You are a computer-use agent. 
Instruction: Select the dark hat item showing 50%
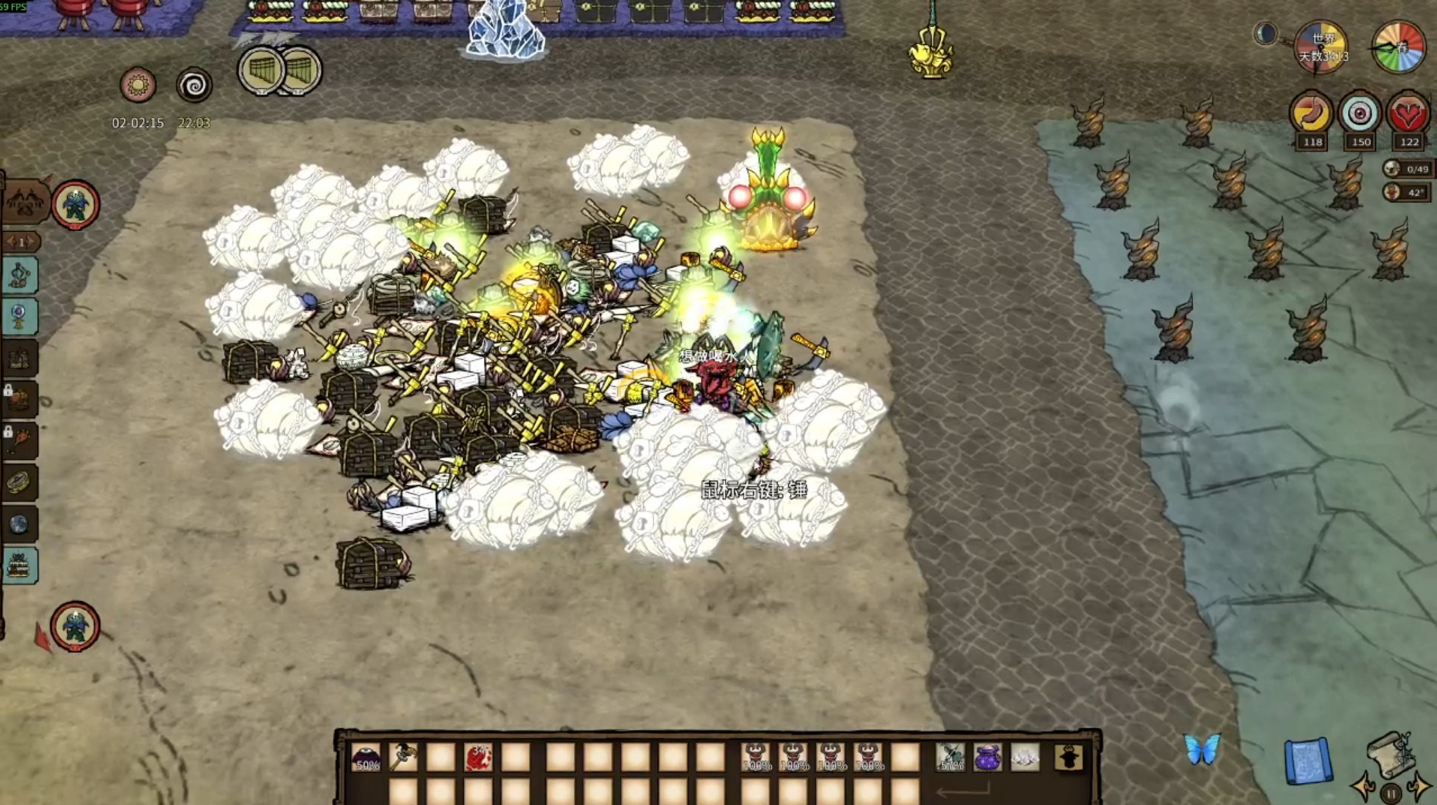coord(366,757)
